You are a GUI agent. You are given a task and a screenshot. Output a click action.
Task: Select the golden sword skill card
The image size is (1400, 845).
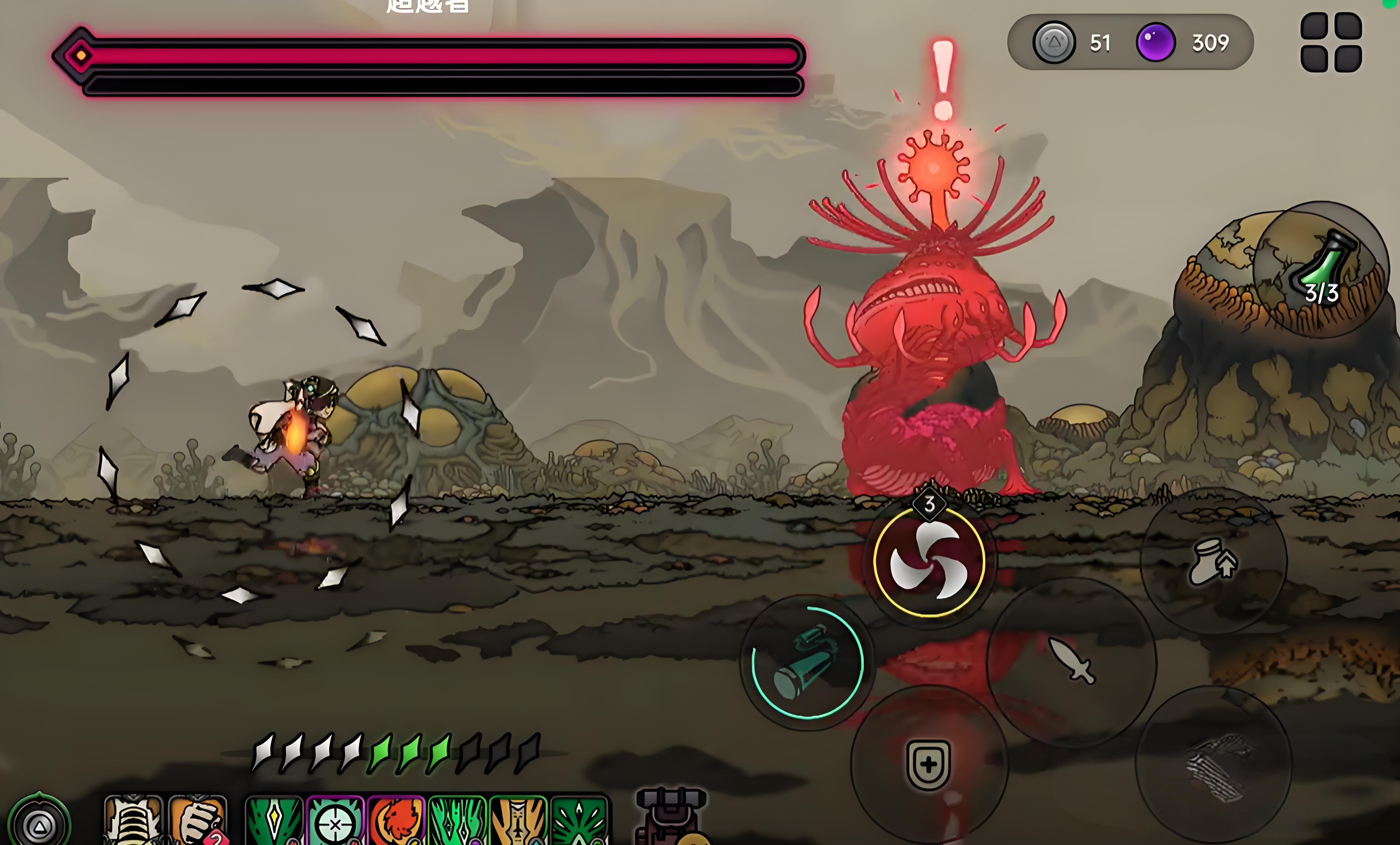click(518, 821)
